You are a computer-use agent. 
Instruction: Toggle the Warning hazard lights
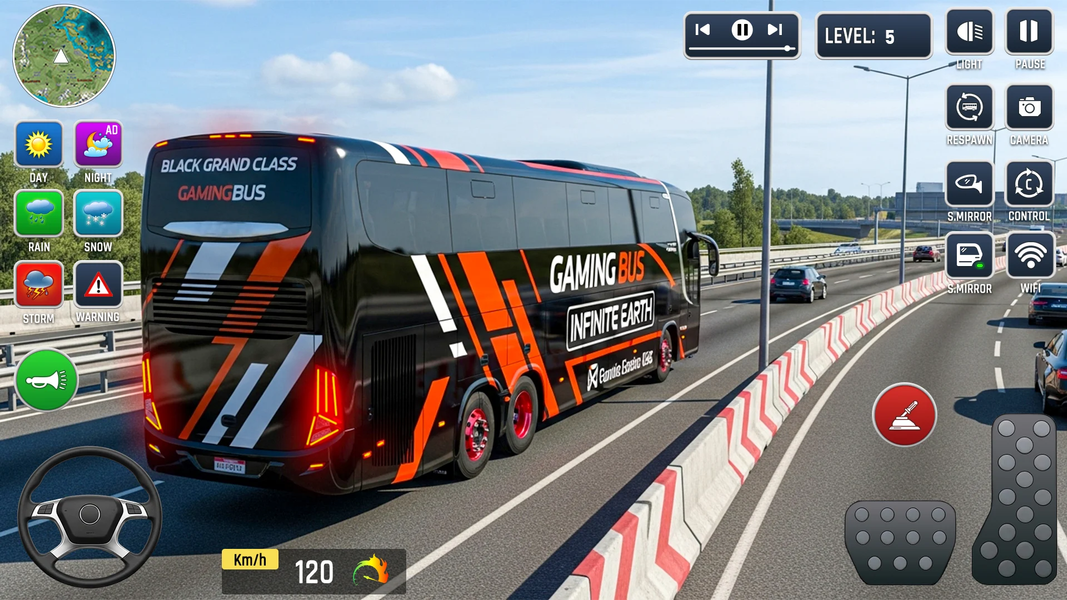[x=98, y=284]
